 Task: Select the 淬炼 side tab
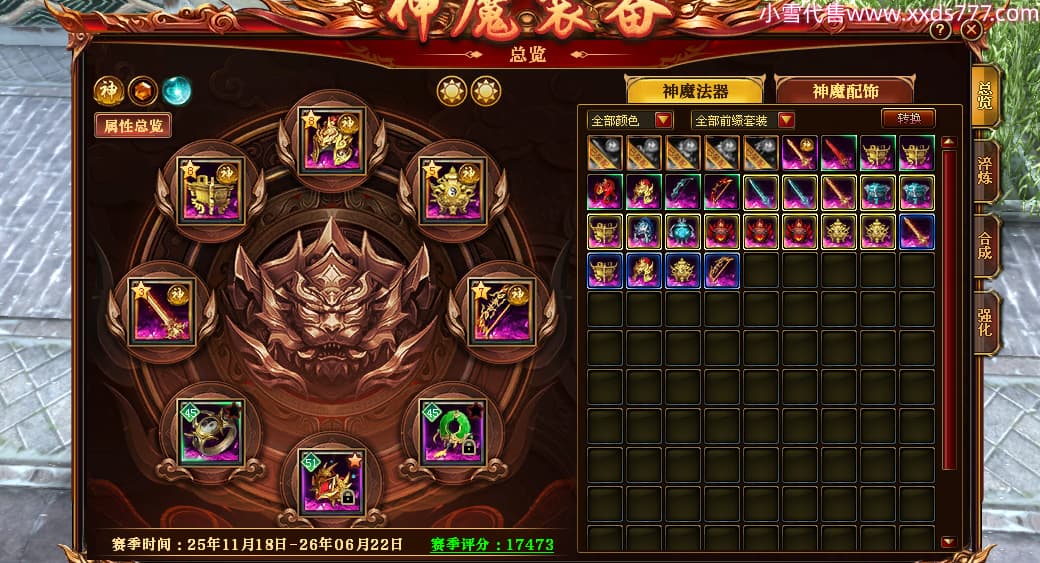tap(985, 170)
